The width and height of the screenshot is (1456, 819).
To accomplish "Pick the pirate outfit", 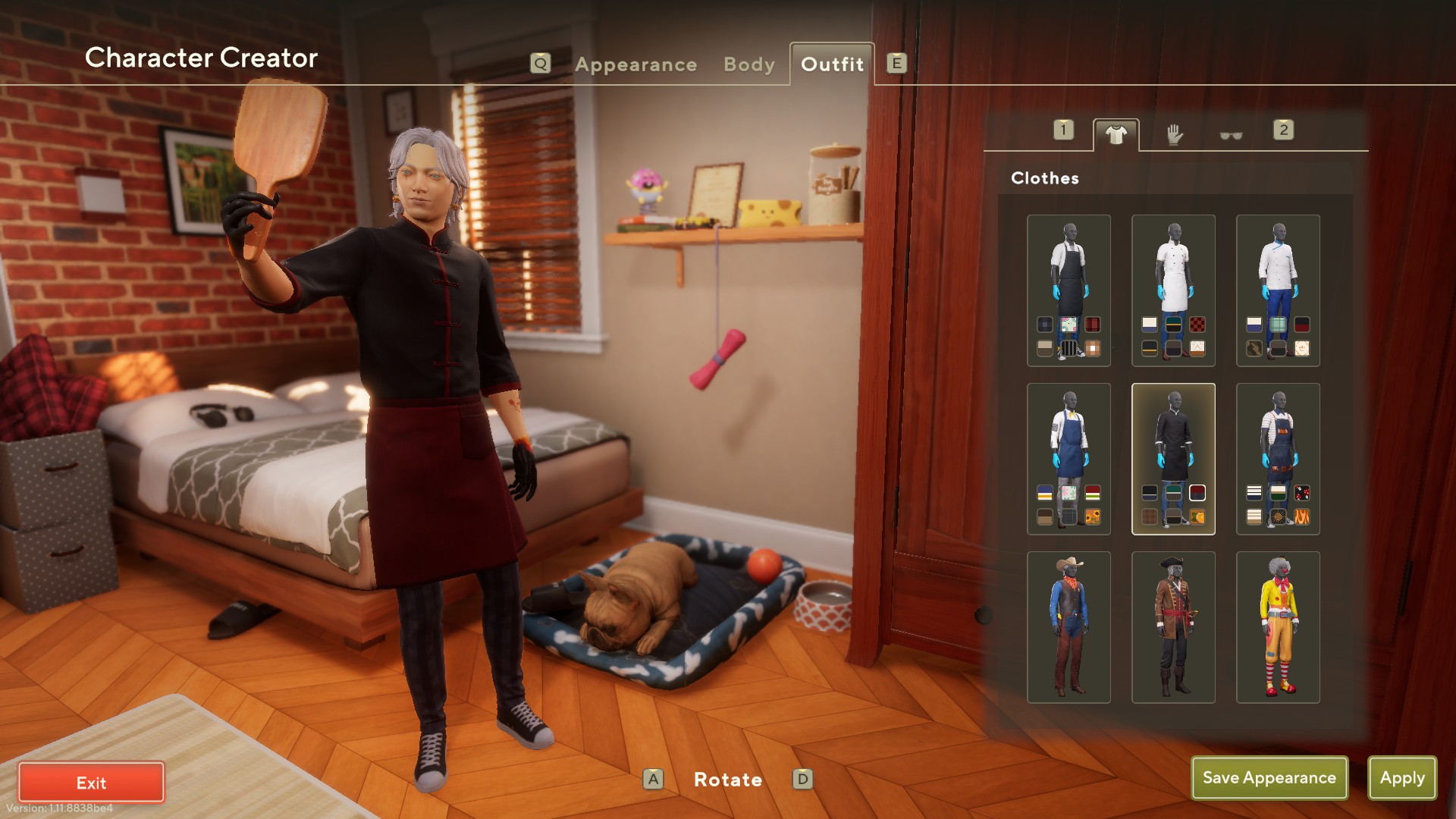I will click(1173, 627).
